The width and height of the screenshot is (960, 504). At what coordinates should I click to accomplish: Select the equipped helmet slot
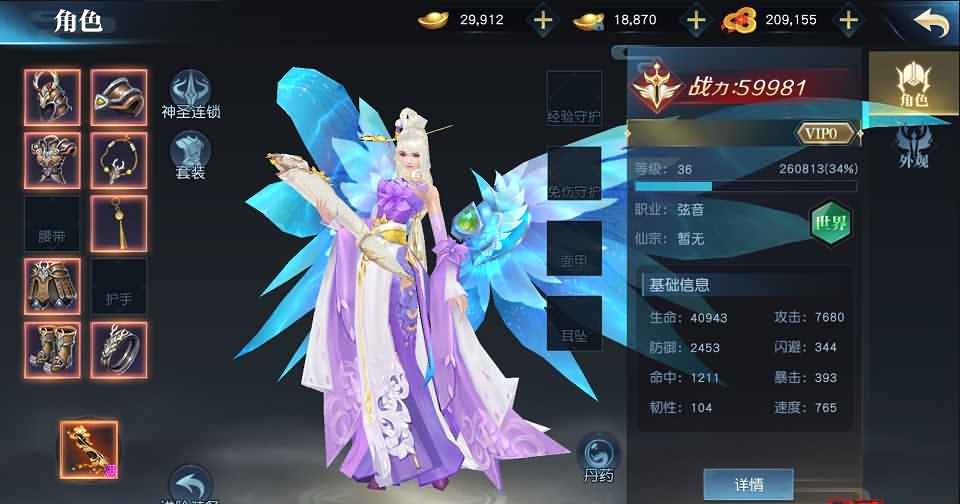(51, 97)
